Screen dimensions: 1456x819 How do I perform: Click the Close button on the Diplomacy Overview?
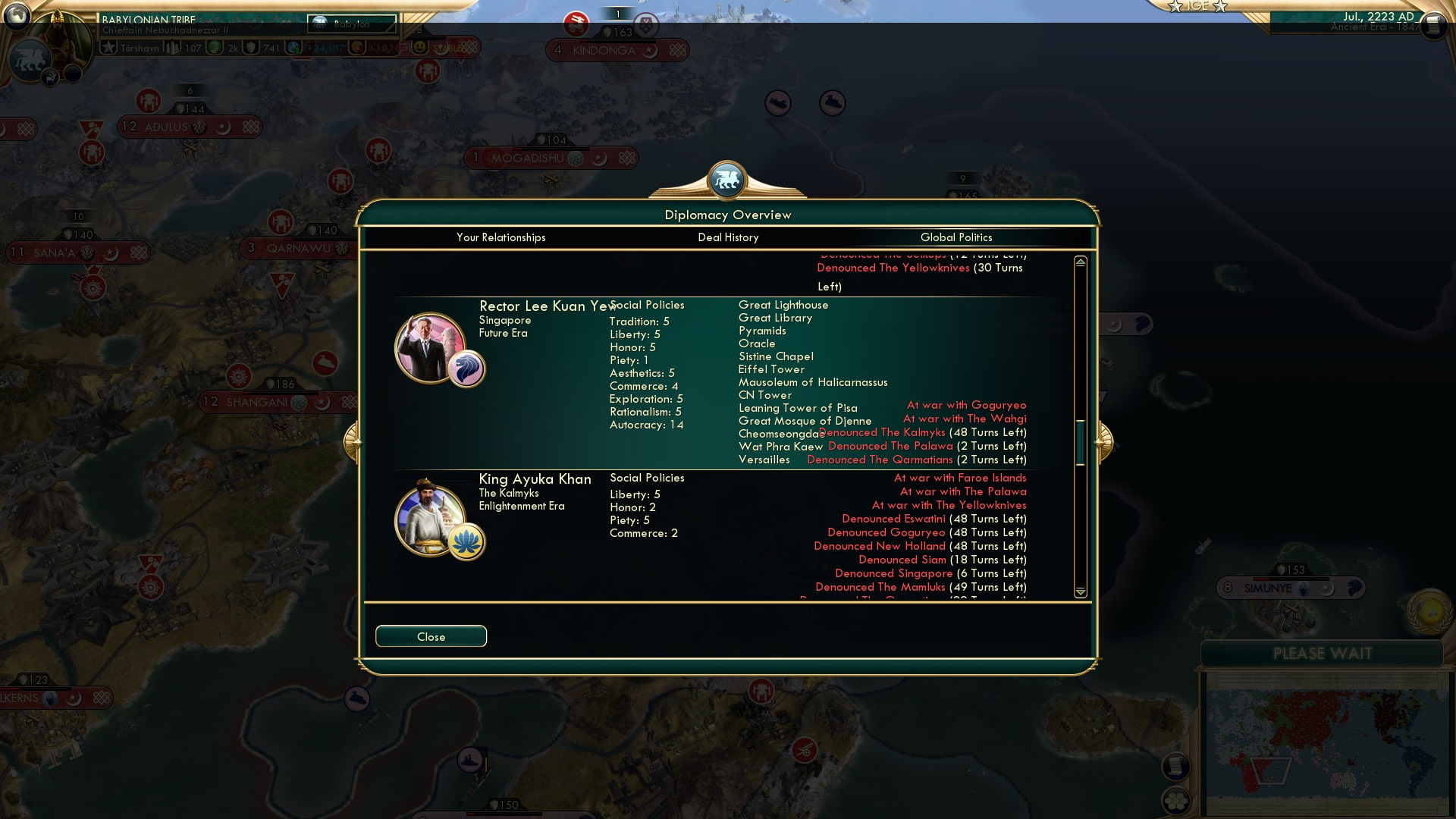pyautogui.click(x=431, y=636)
